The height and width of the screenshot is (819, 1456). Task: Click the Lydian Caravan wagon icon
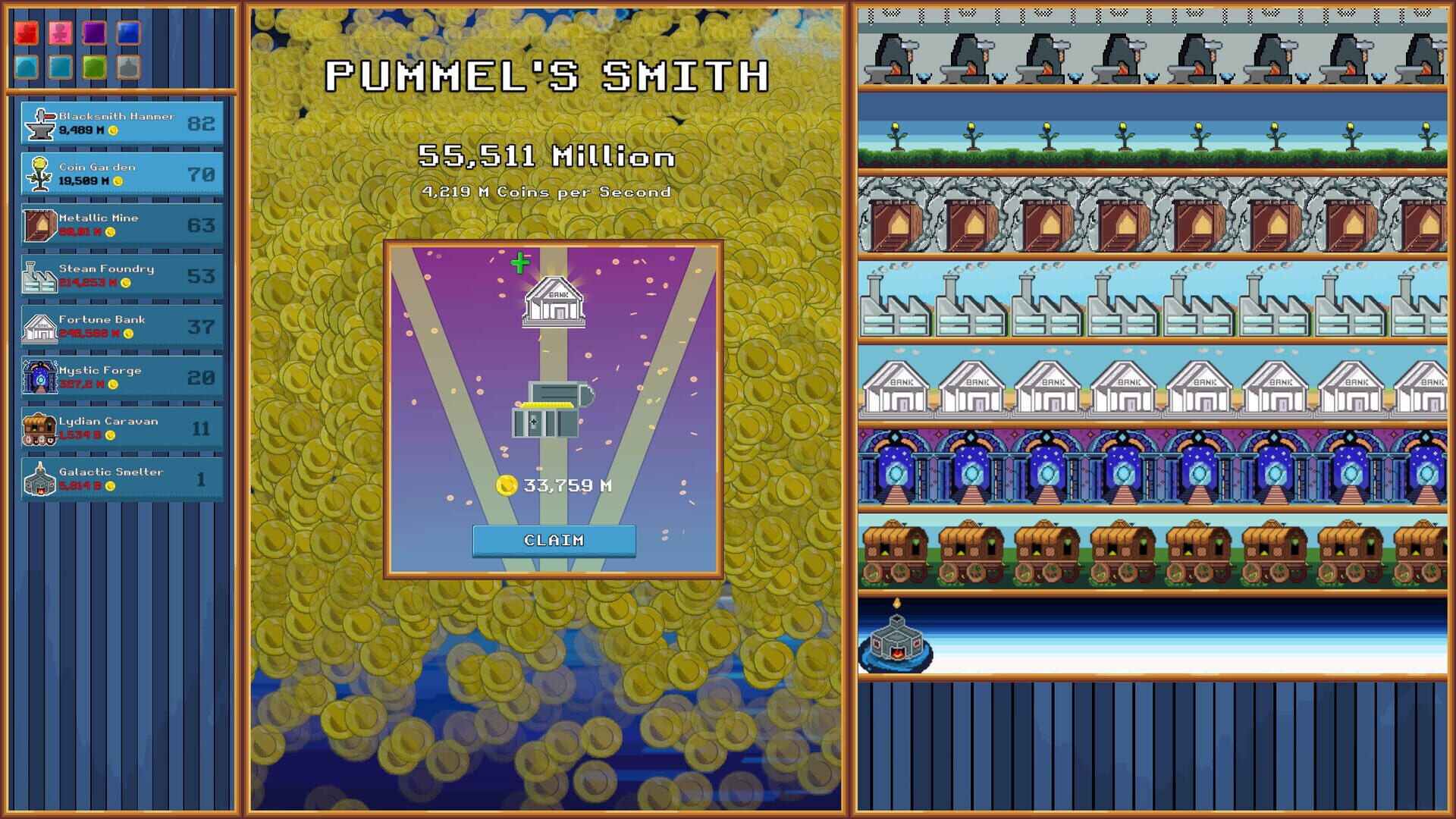tap(38, 427)
